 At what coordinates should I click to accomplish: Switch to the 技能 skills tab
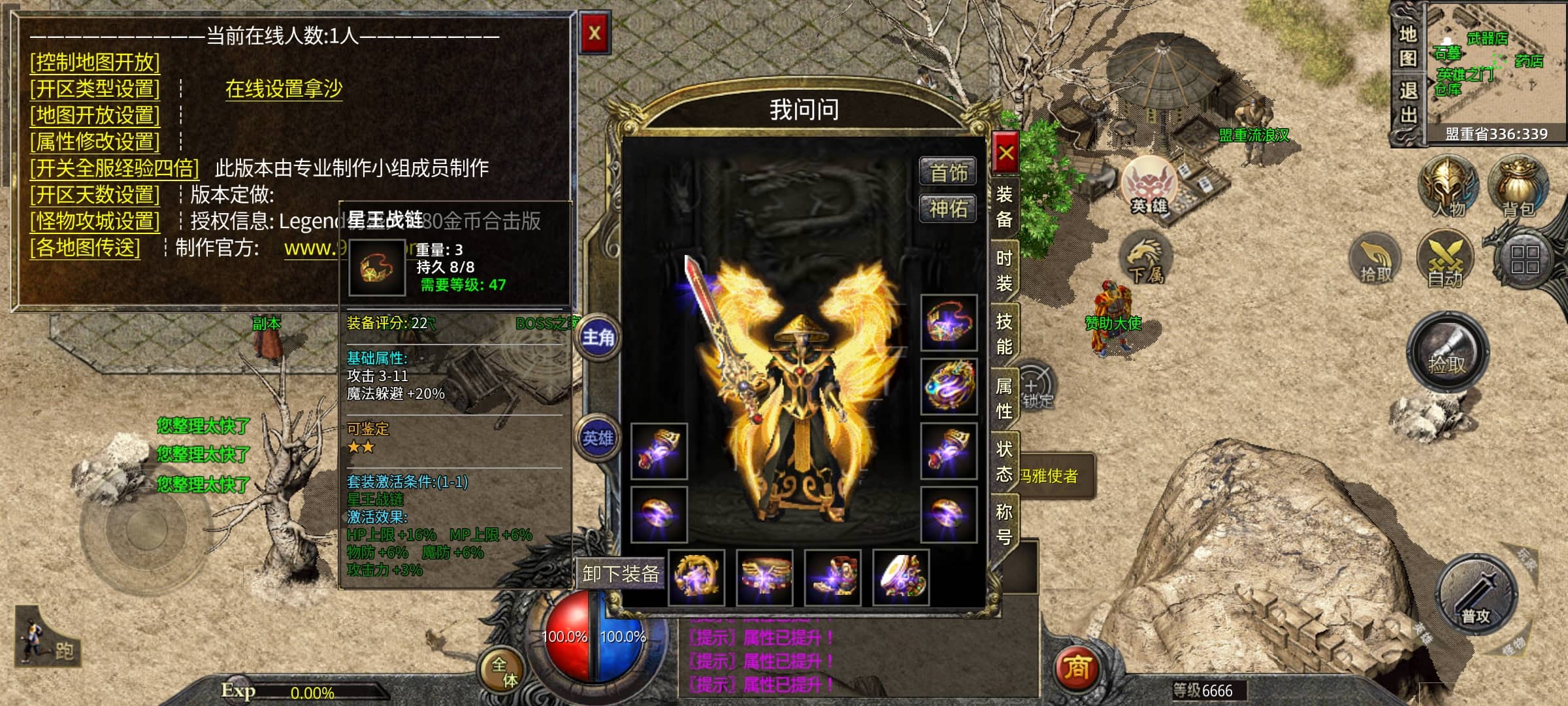click(x=1004, y=333)
